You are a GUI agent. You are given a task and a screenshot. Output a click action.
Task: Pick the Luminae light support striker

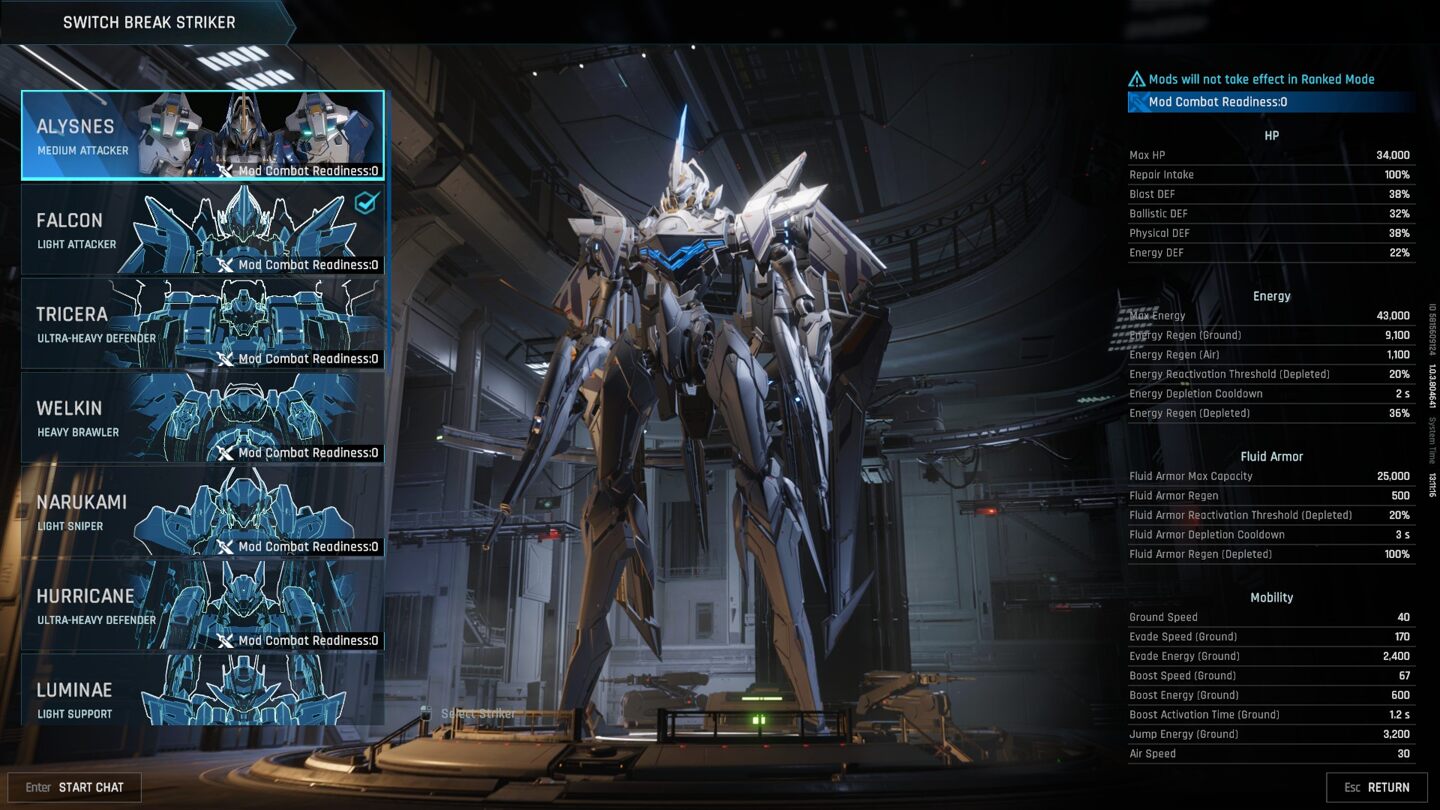pyautogui.click(x=202, y=690)
